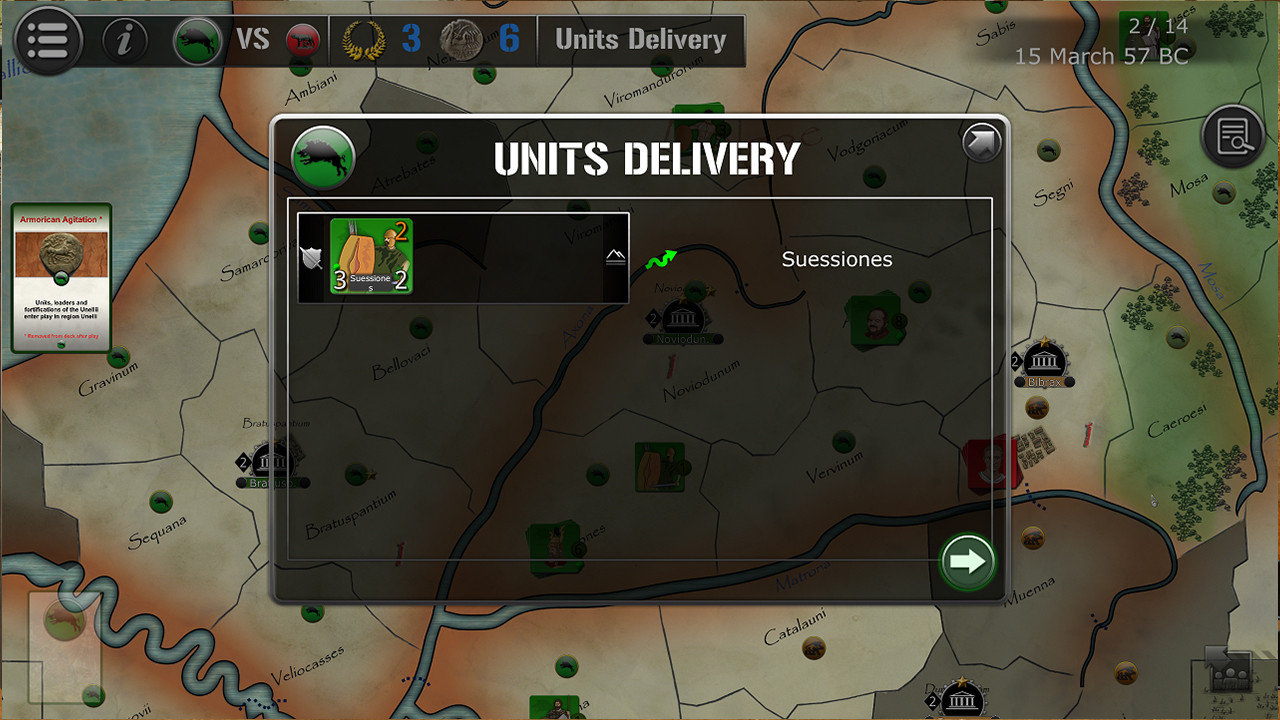1280x720 pixels.
Task: Collapse the Units Delivery panel with the corner arrow
Action: 981,142
